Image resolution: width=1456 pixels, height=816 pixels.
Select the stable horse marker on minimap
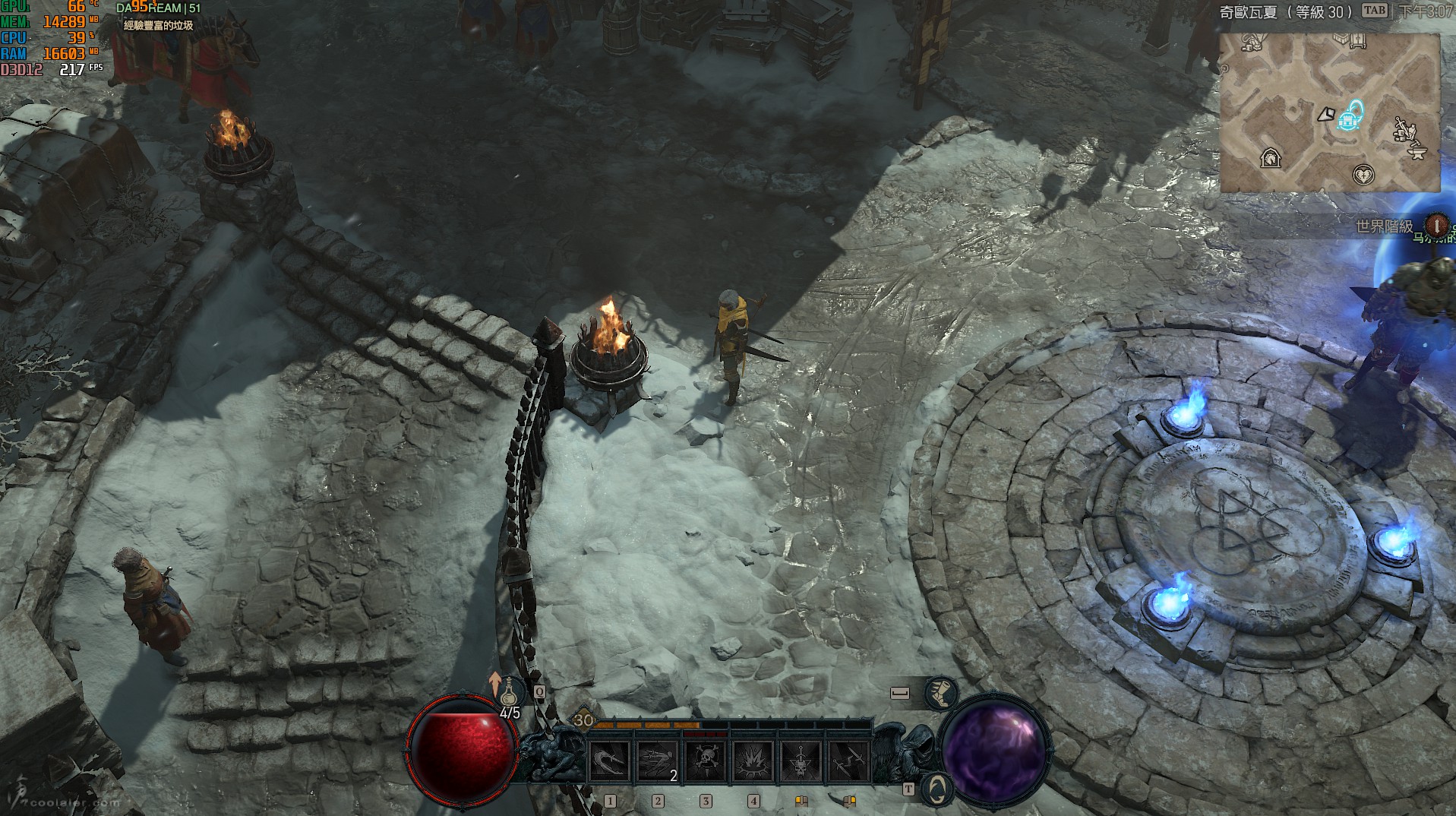[1270, 158]
